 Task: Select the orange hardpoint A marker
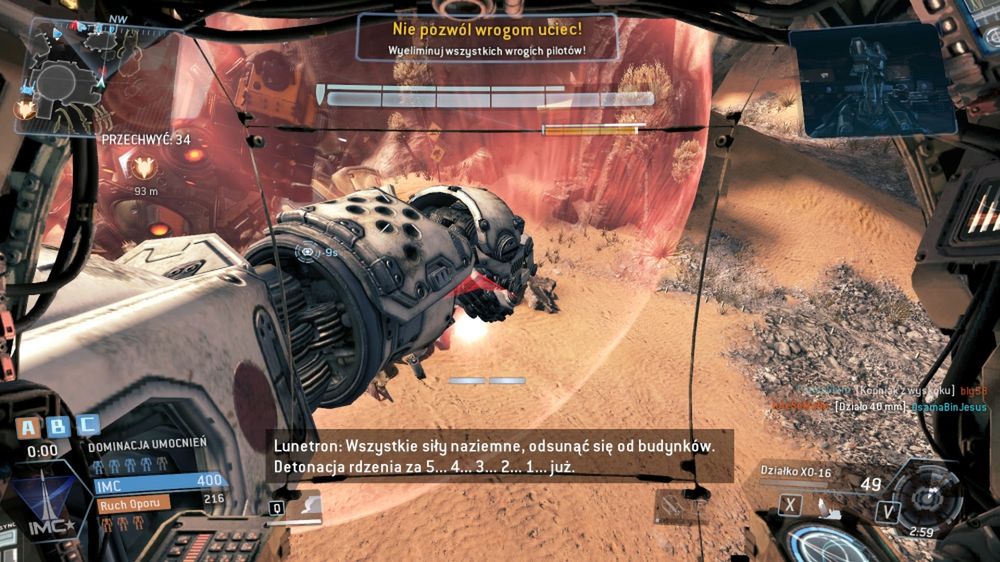(30, 427)
